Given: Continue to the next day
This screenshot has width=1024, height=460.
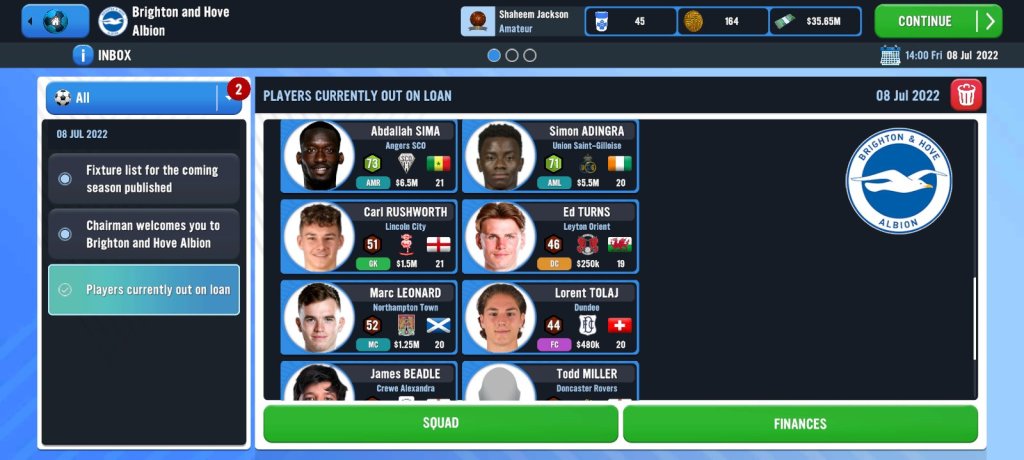Looking at the screenshot, I should coord(937,21).
